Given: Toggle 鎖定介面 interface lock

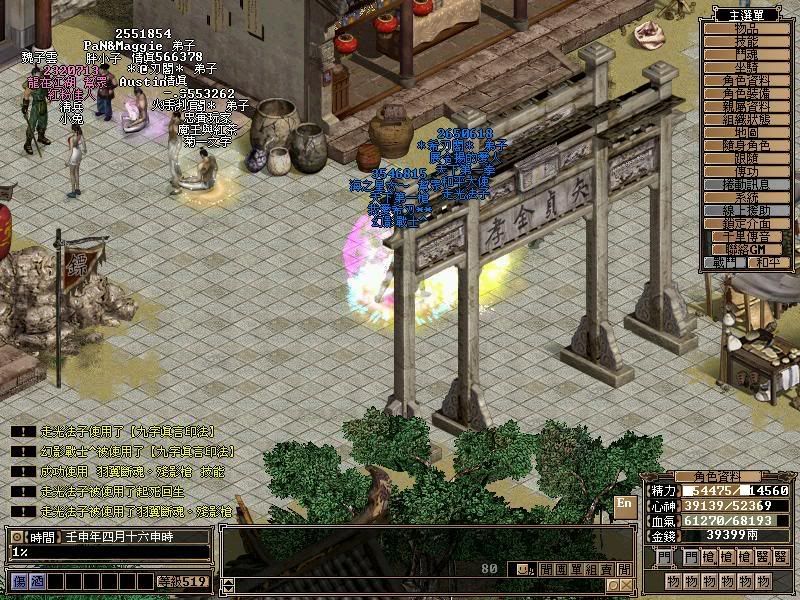Looking at the screenshot, I should click(x=747, y=223).
